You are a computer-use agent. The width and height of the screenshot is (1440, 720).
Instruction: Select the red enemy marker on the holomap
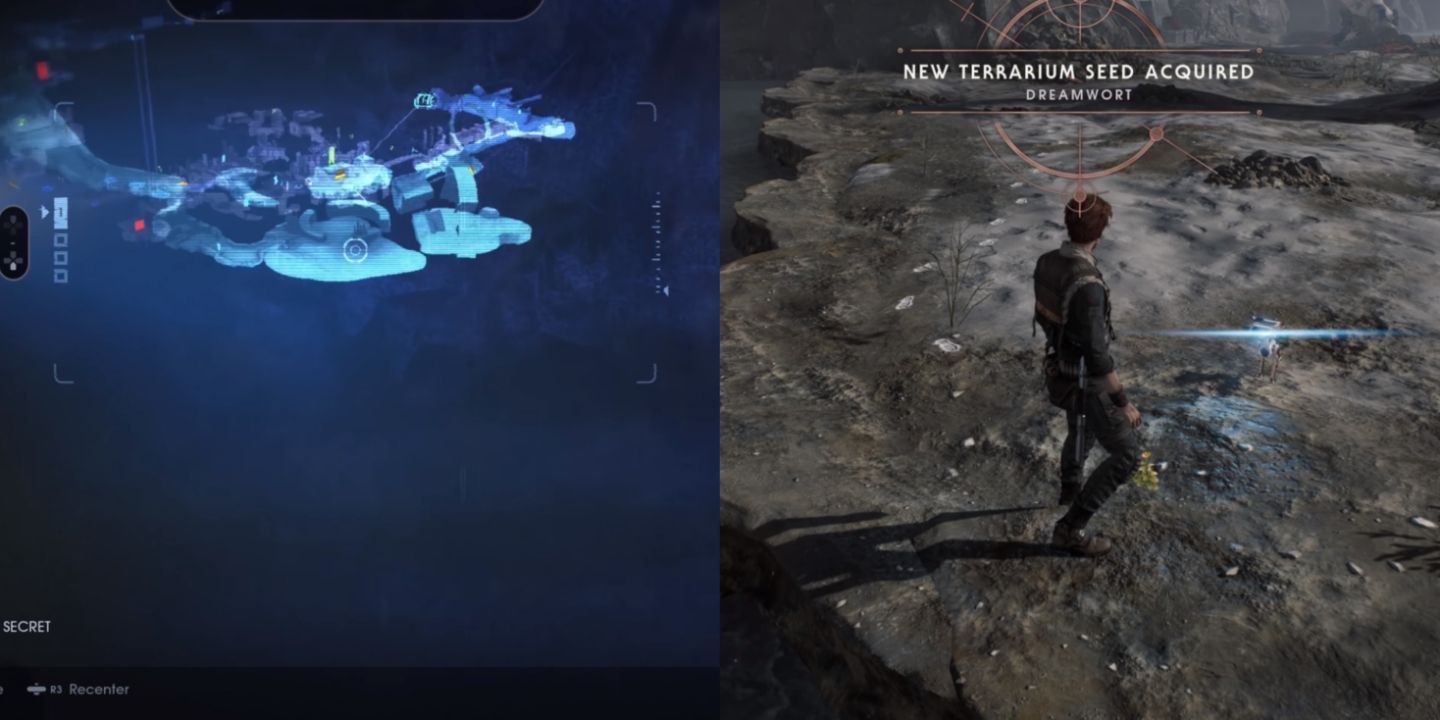[x=139, y=227]
